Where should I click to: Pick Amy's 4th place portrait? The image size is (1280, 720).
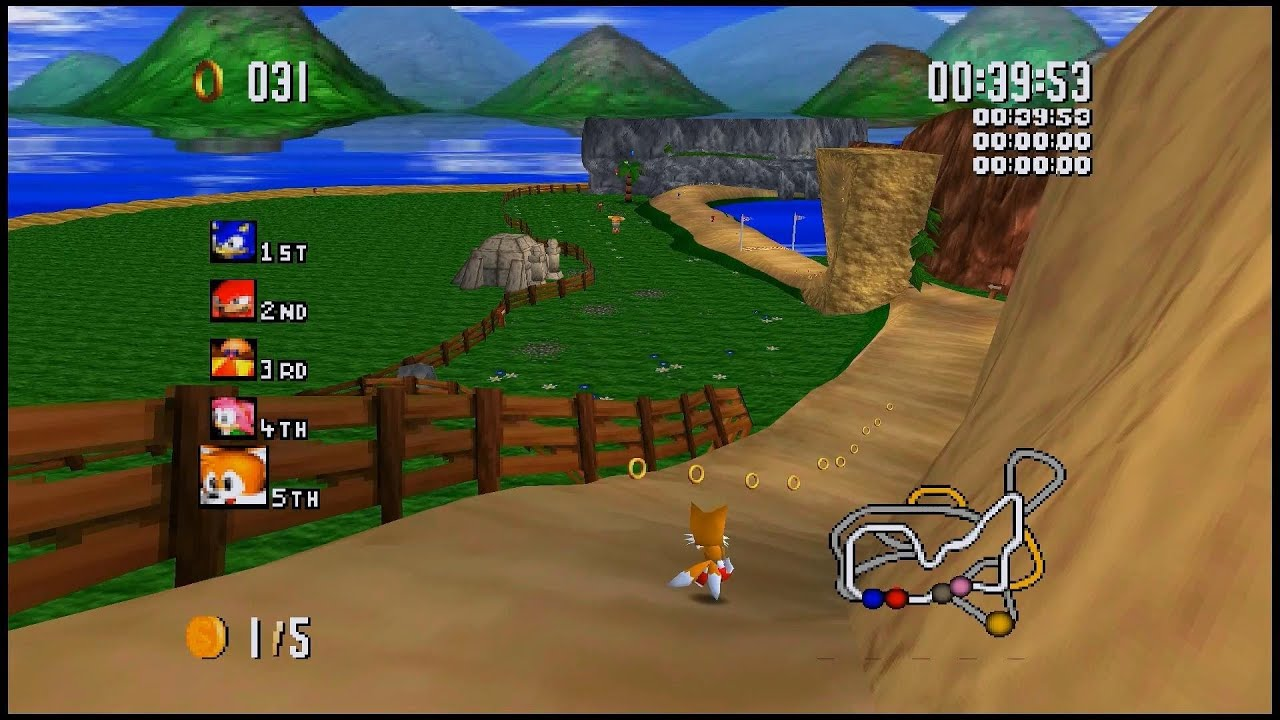233,417
